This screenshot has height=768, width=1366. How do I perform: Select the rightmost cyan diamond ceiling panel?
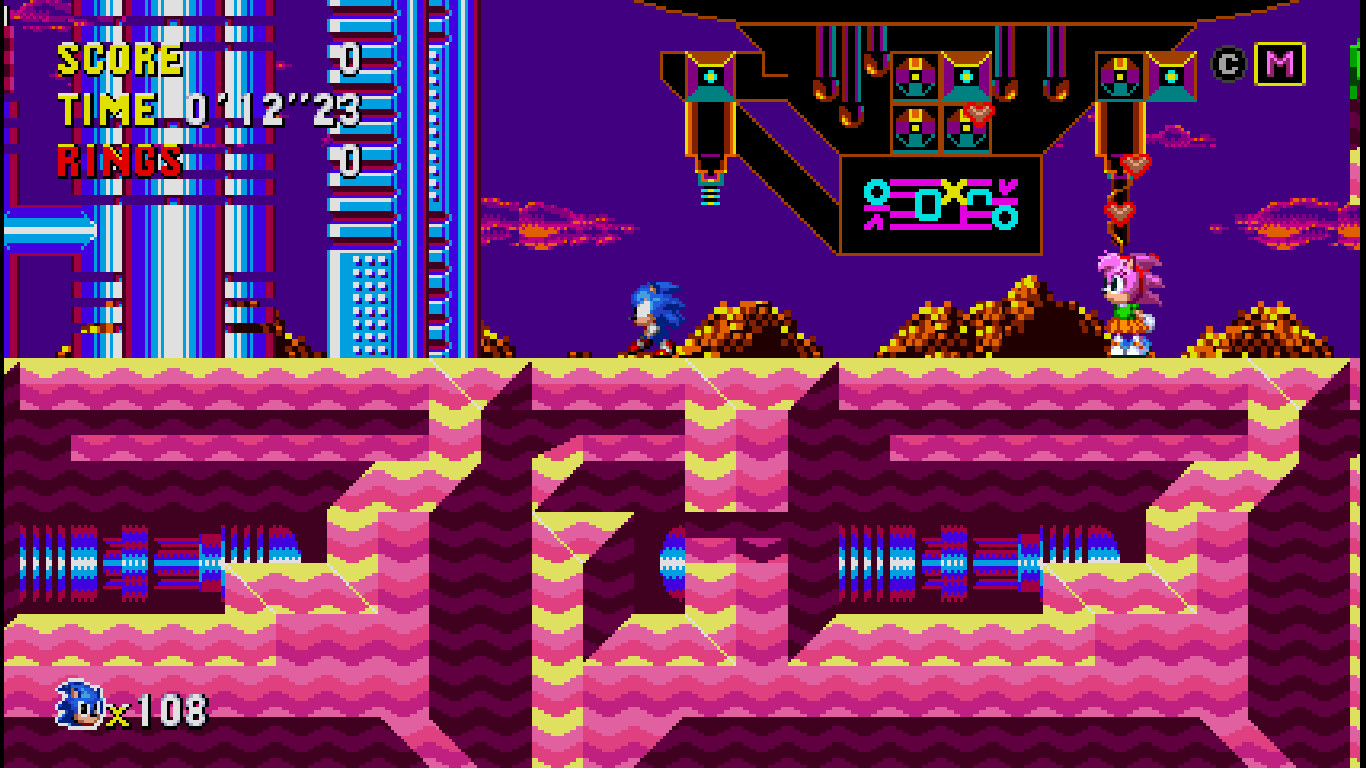click(x=1170, y=75)
